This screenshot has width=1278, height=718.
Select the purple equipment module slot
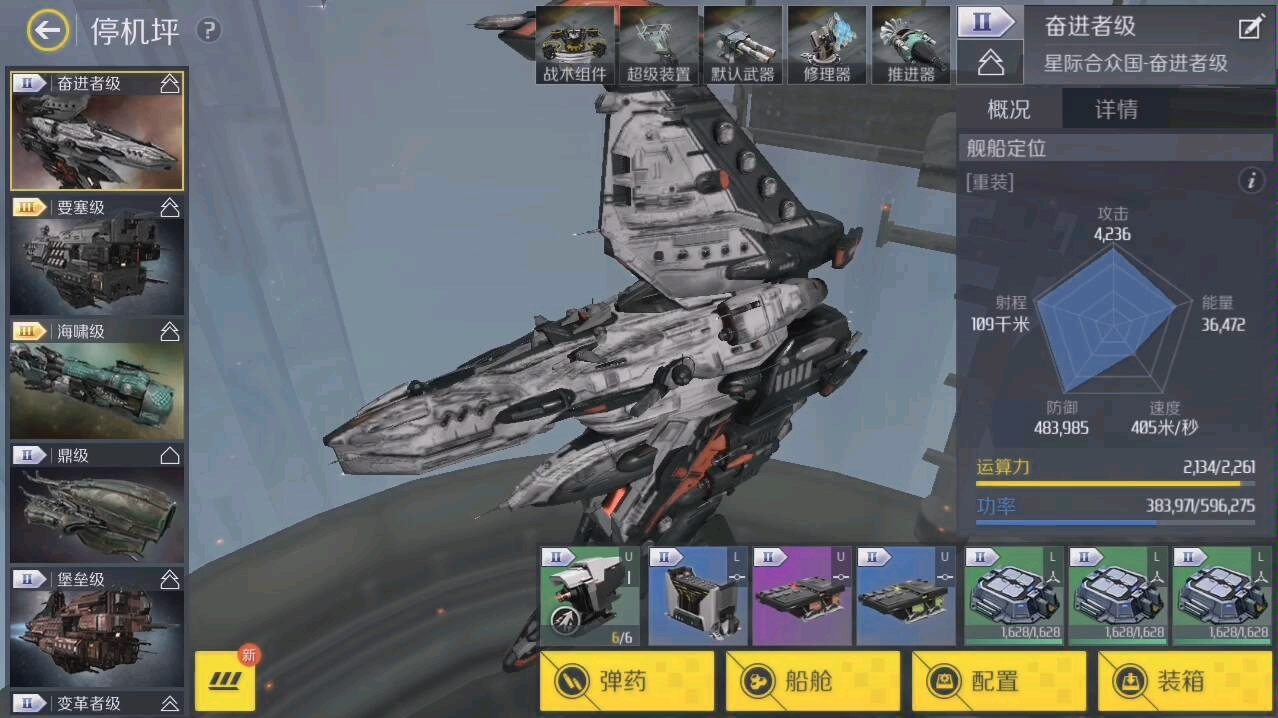[802, 596]
